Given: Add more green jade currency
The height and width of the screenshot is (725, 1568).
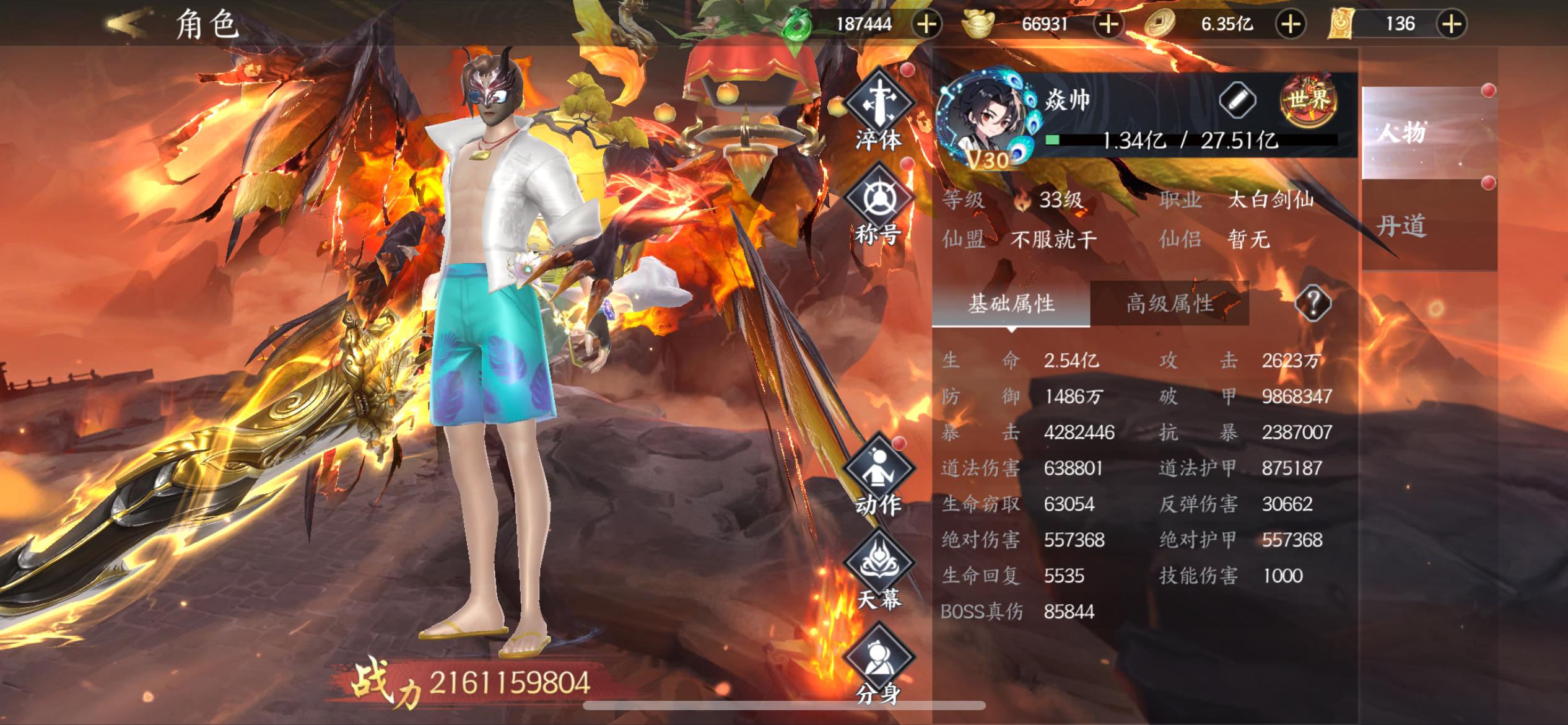Looking at the screenshot, I should (926, 24).
